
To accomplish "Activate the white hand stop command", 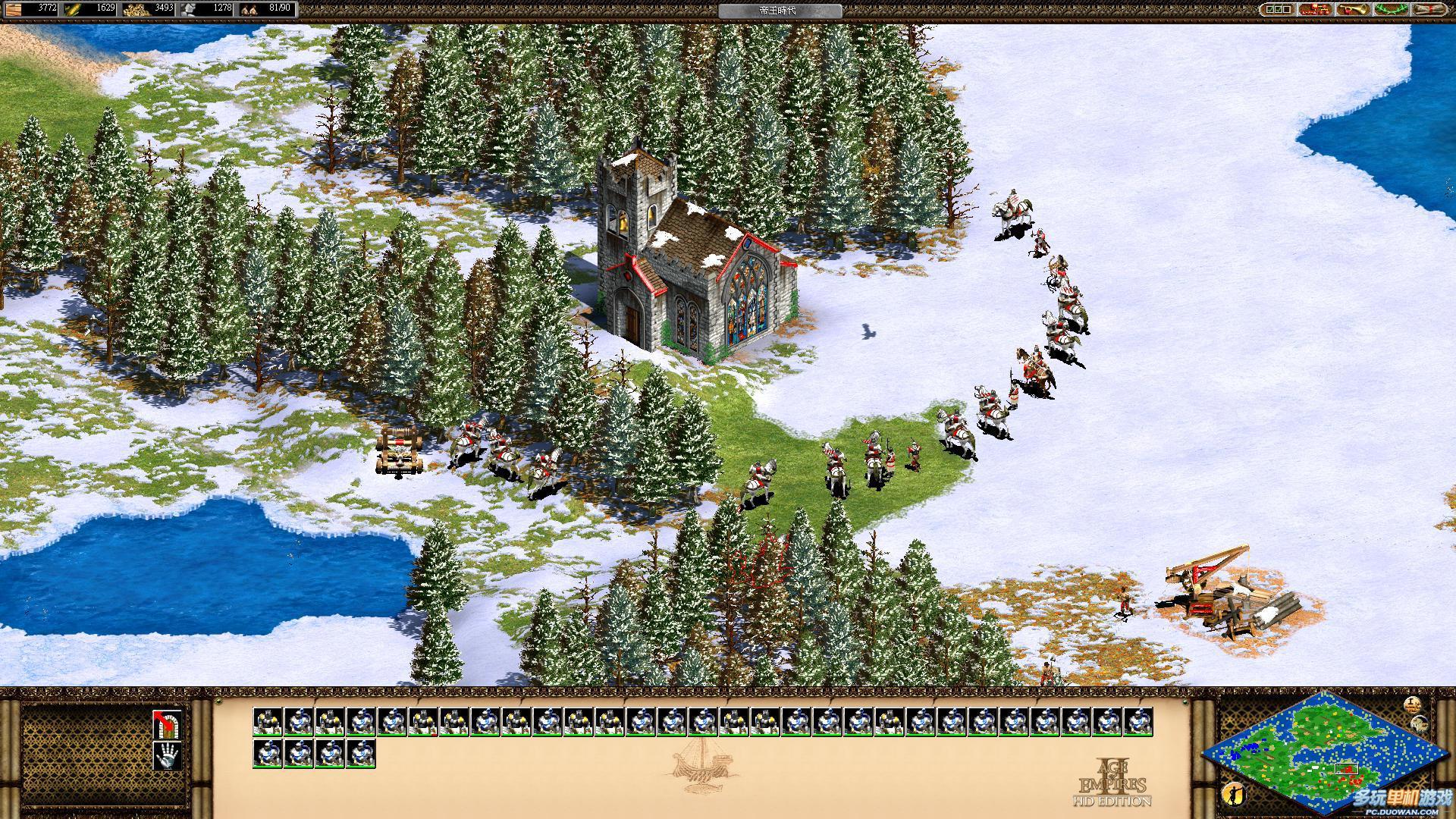I will [x=167, y=755].
